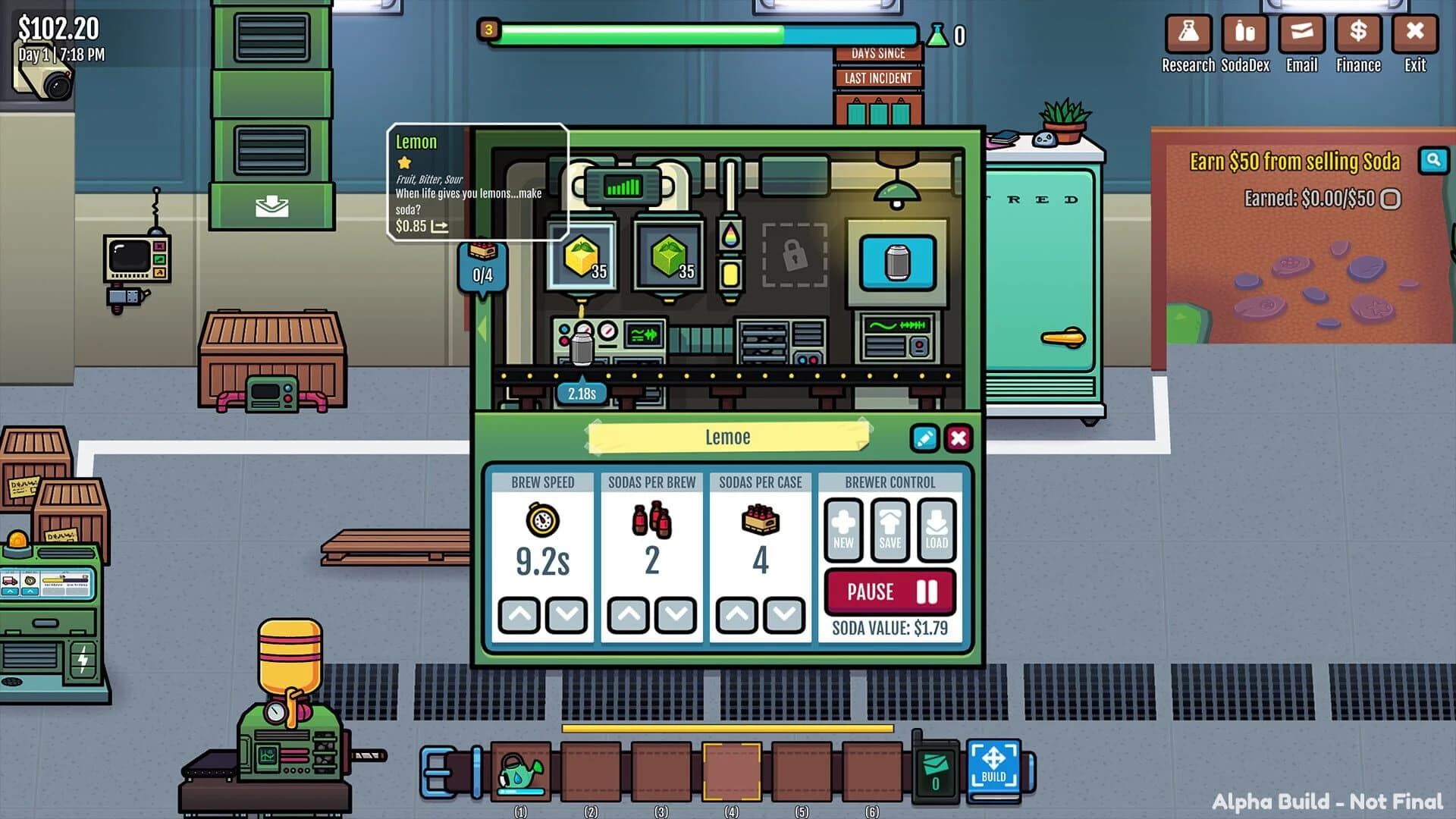This screenshot has width=1456, height=819.
Task: Open the Finance screen
Action: point(1357,34)
